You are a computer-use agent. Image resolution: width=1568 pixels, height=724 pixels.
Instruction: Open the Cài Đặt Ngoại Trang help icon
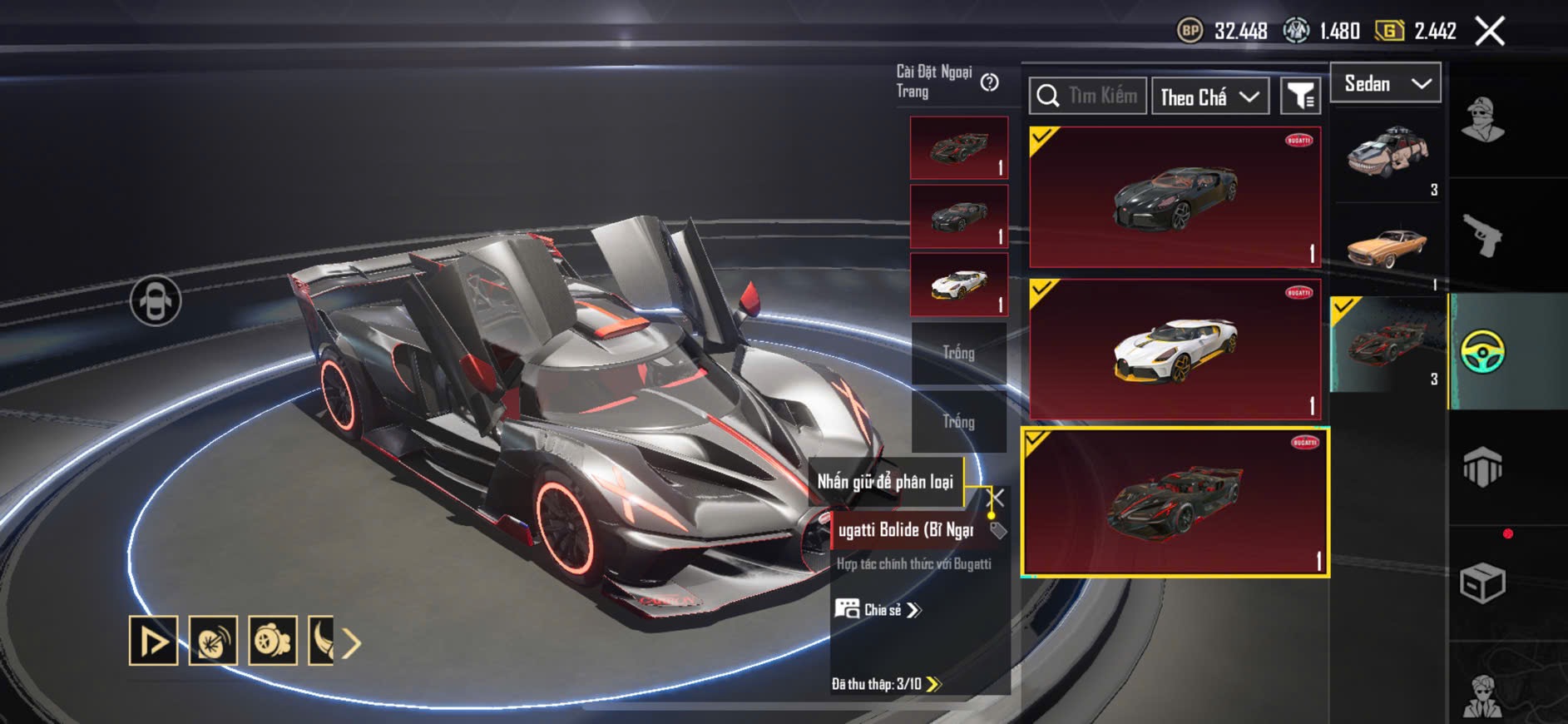[989, 82]
